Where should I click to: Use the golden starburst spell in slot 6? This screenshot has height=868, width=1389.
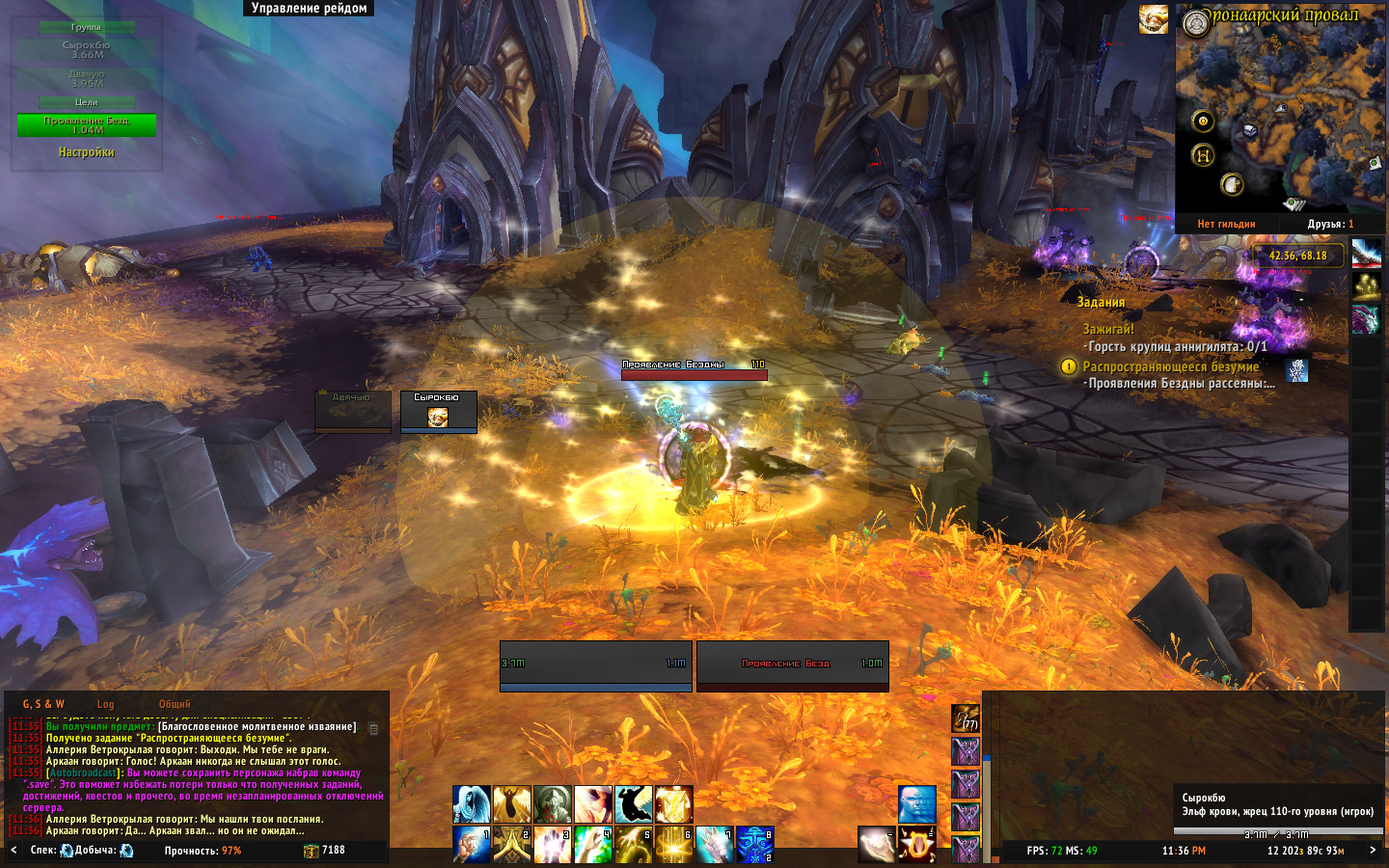674,844
